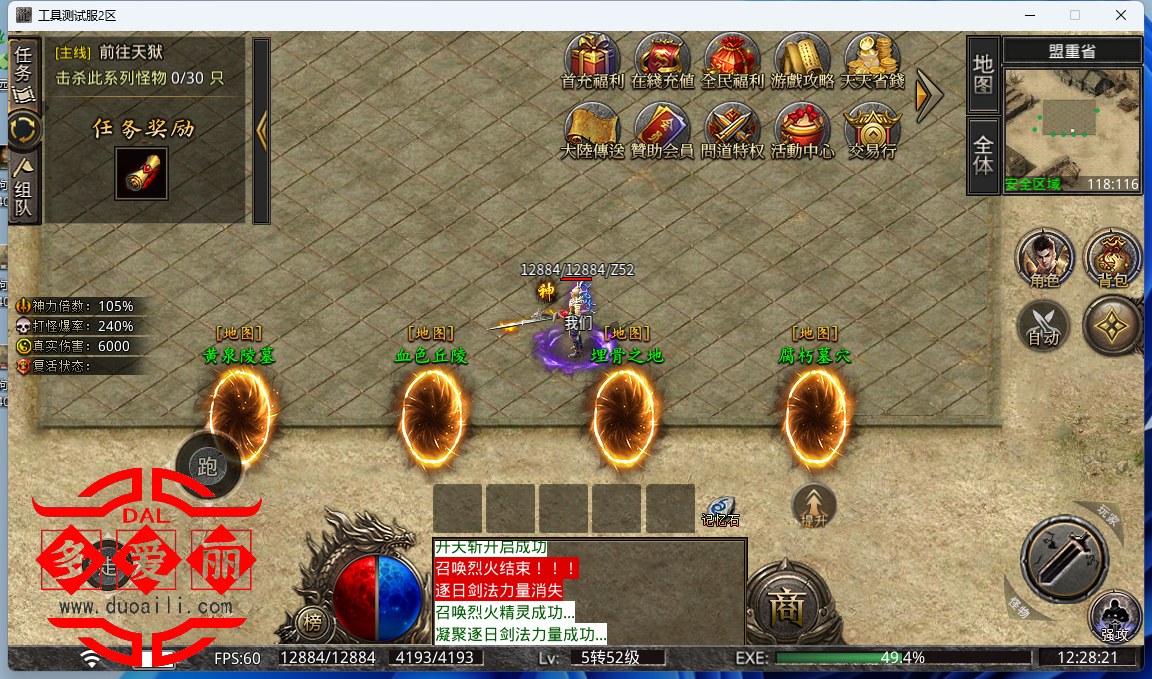Collapse the top icon bar with the gold arrow

[x=929, y=93]
